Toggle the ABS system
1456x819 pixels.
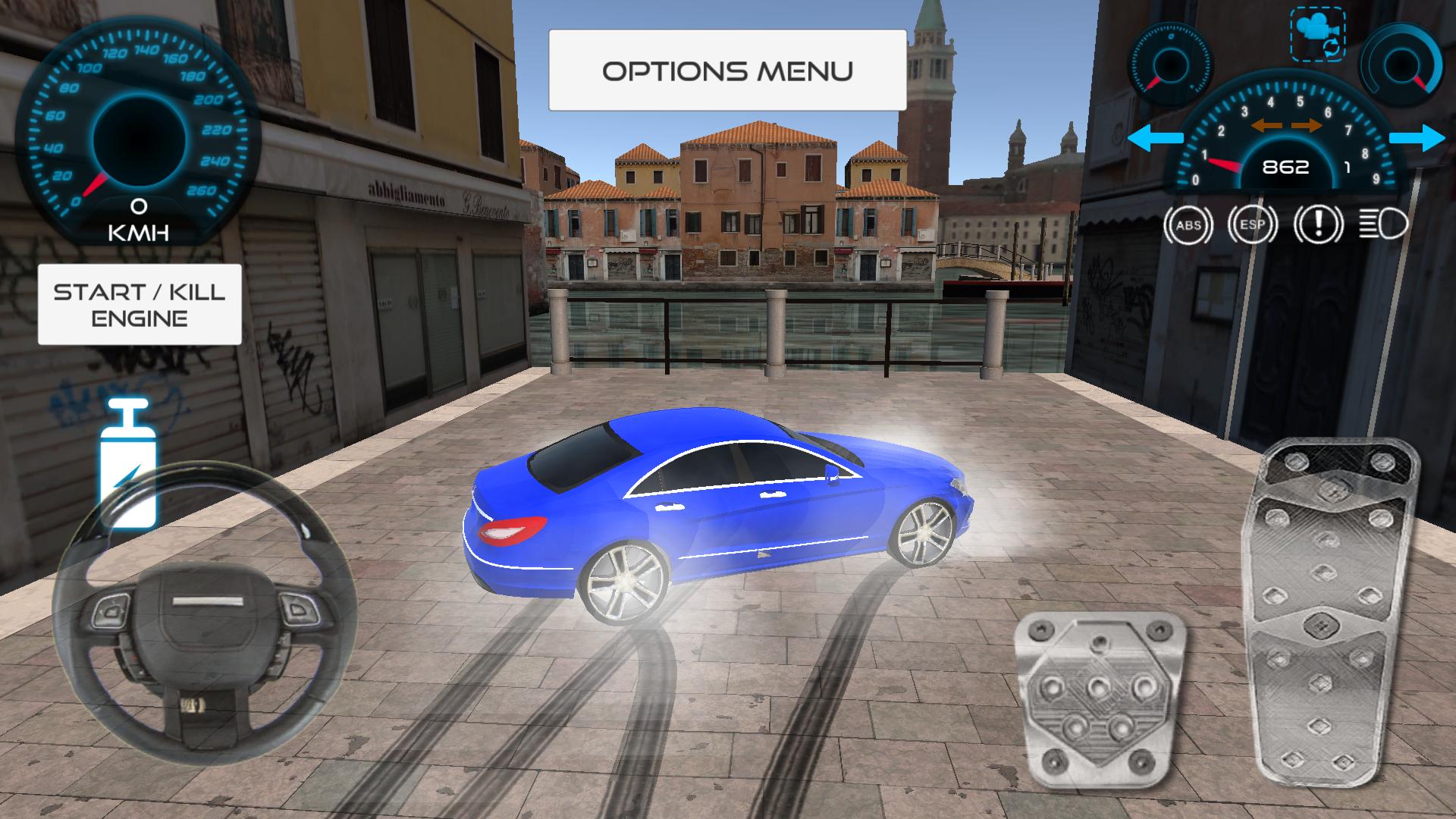click(x=1187, y=224)
